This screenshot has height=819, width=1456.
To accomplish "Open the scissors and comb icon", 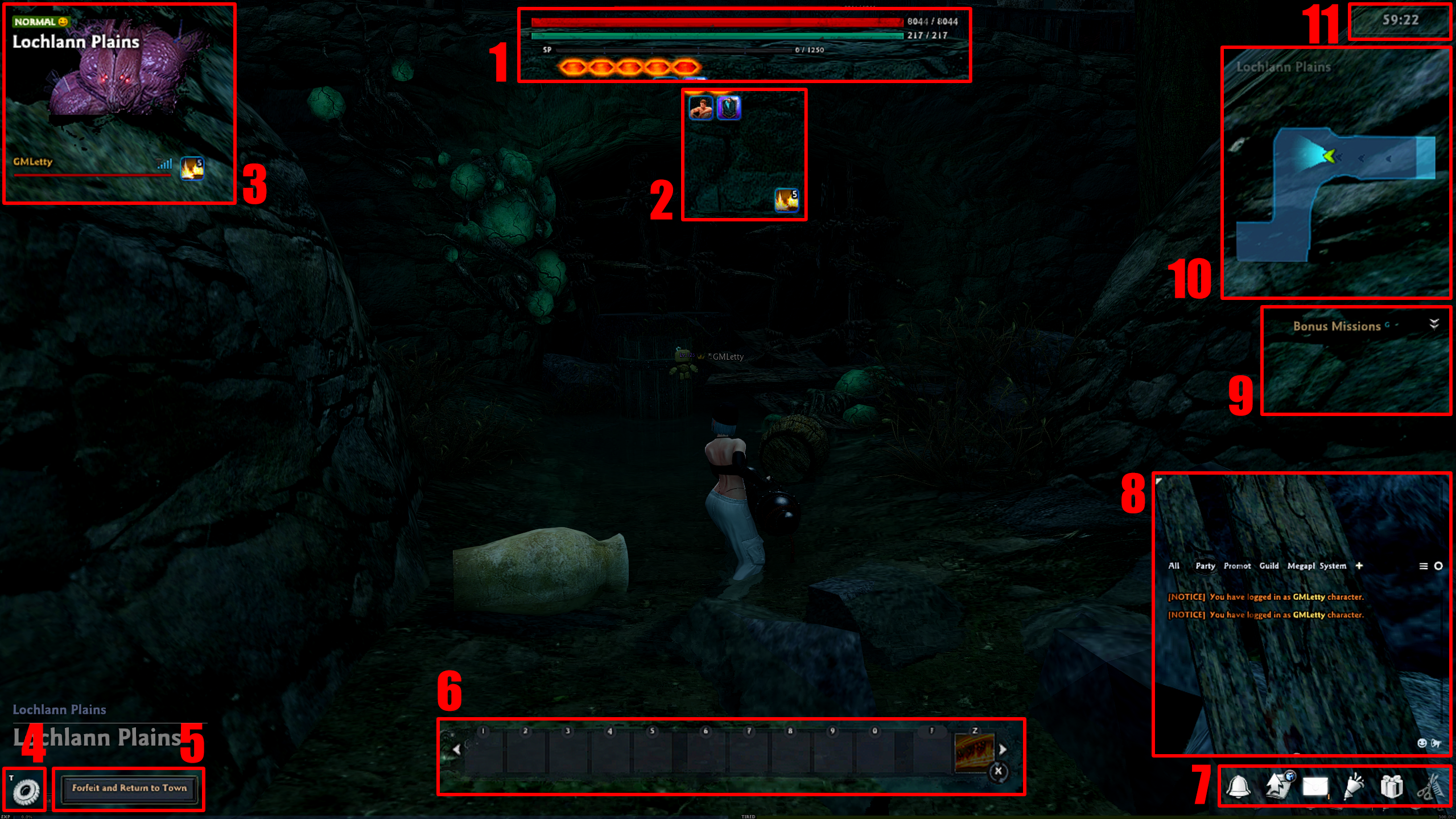I will click(x=1431, y=788).
